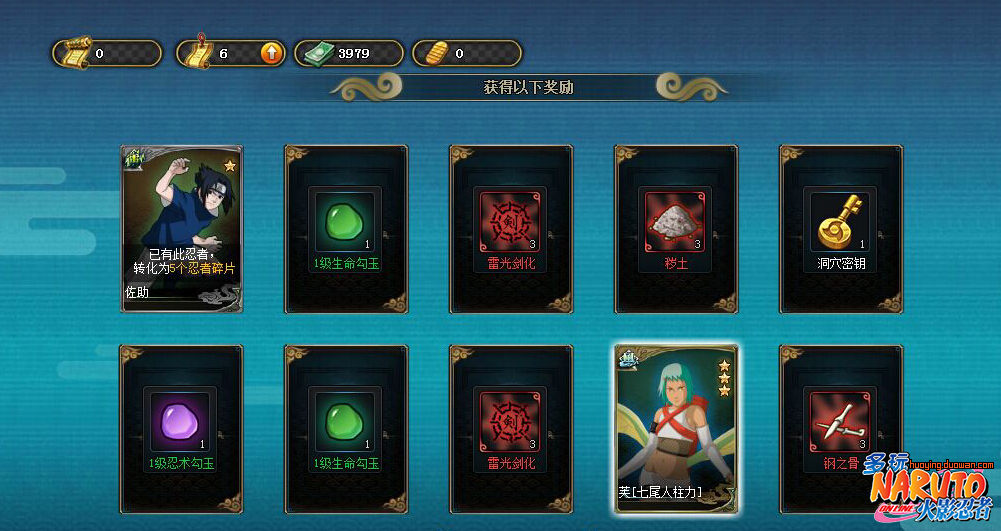Screen dimensions: 1001x531
Task: Click the 钢之骨 reward card
Action: [x=840, y=428]
